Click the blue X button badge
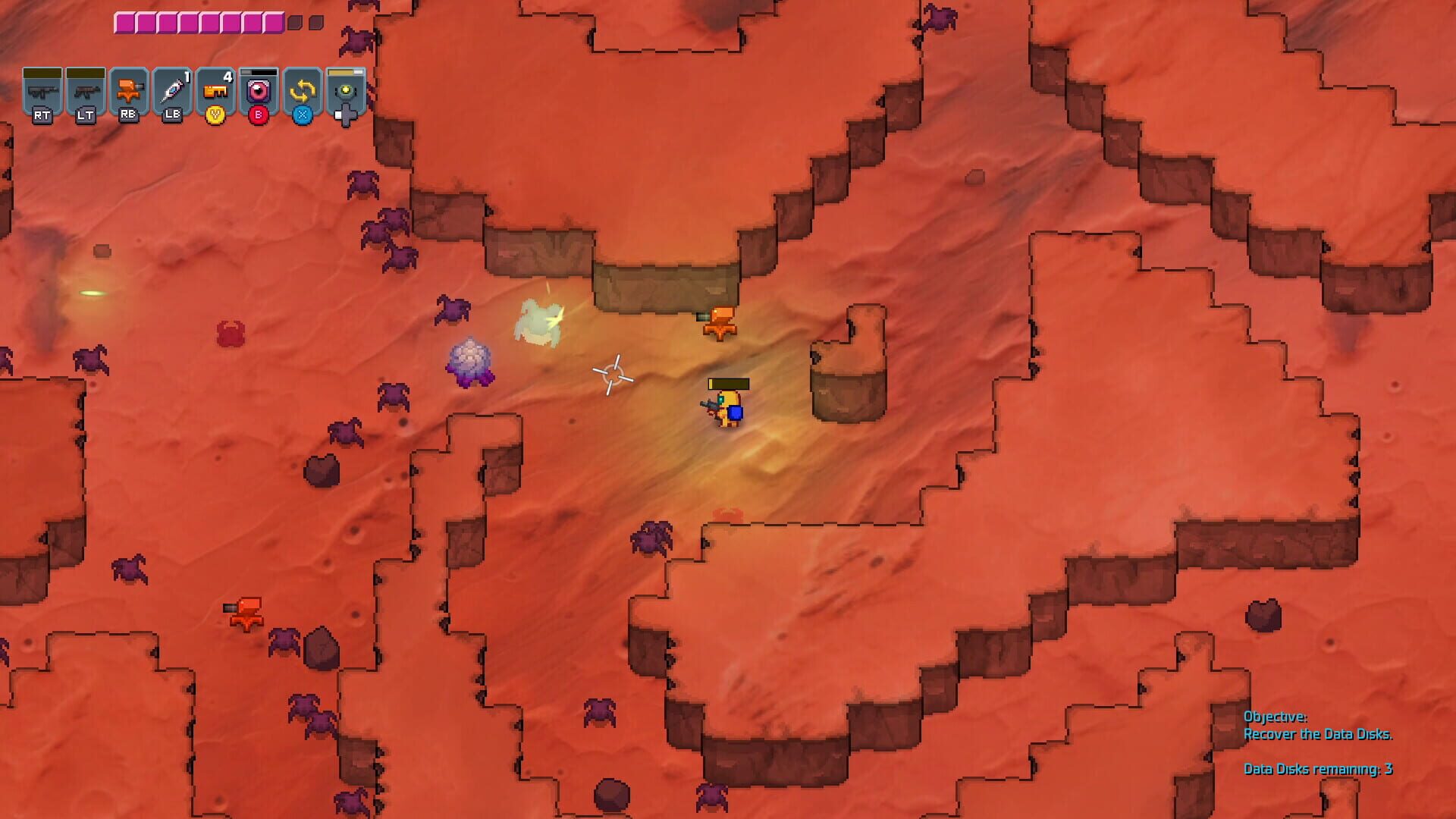This screenshot has width=1456, height=819. point(301,115)
